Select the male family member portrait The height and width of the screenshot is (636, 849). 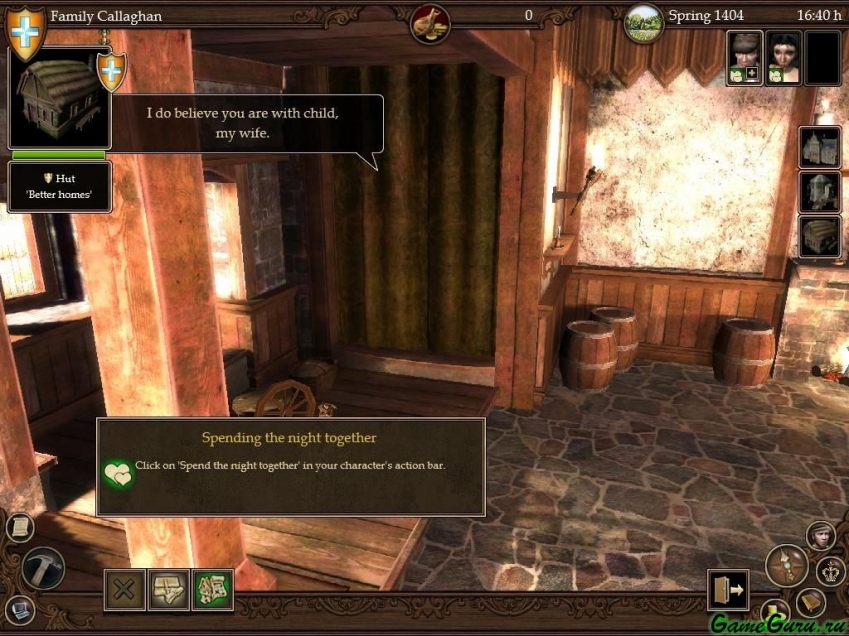745,57
